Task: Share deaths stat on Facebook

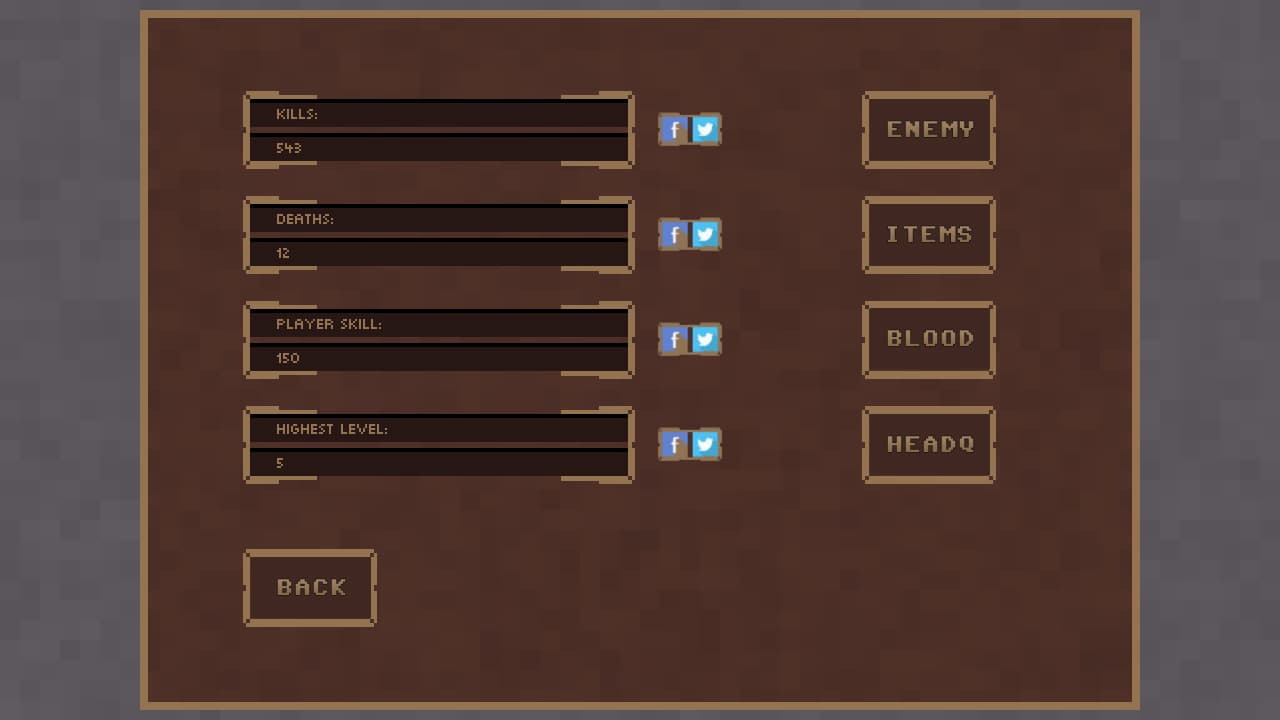Action: click(673, 235)
